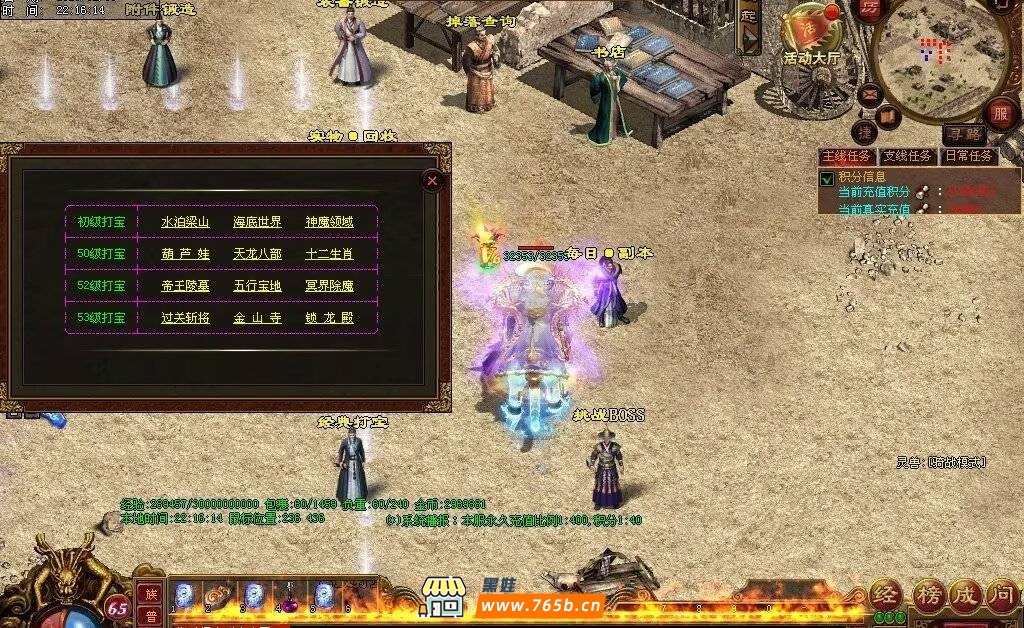Screen dimensions: 1024x628
Task: Choose the 海底世界 destination
Action: click(x=257, y=222)
